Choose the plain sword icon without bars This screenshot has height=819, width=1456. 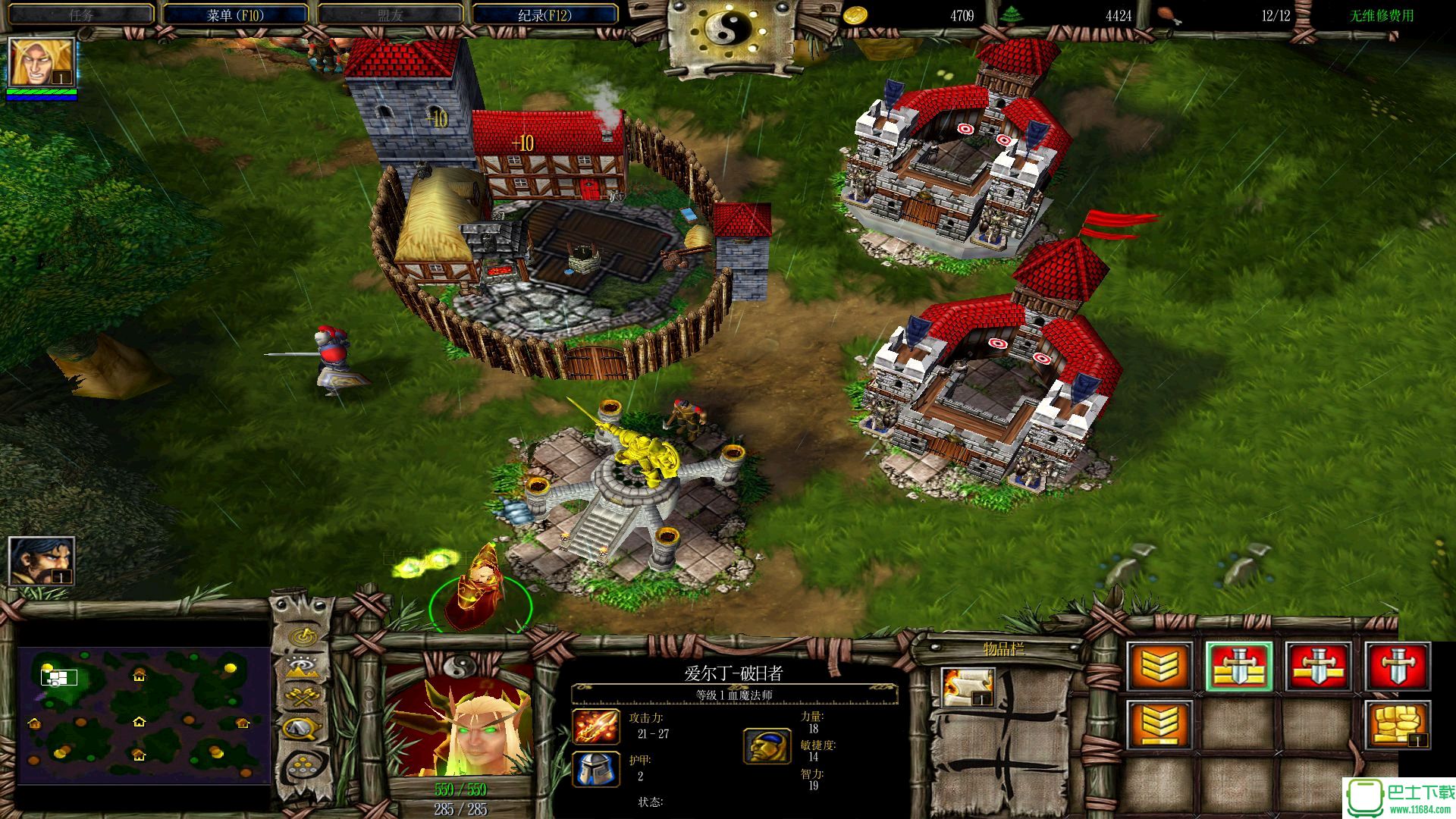pyautogui.click(x=1397, y=667)
